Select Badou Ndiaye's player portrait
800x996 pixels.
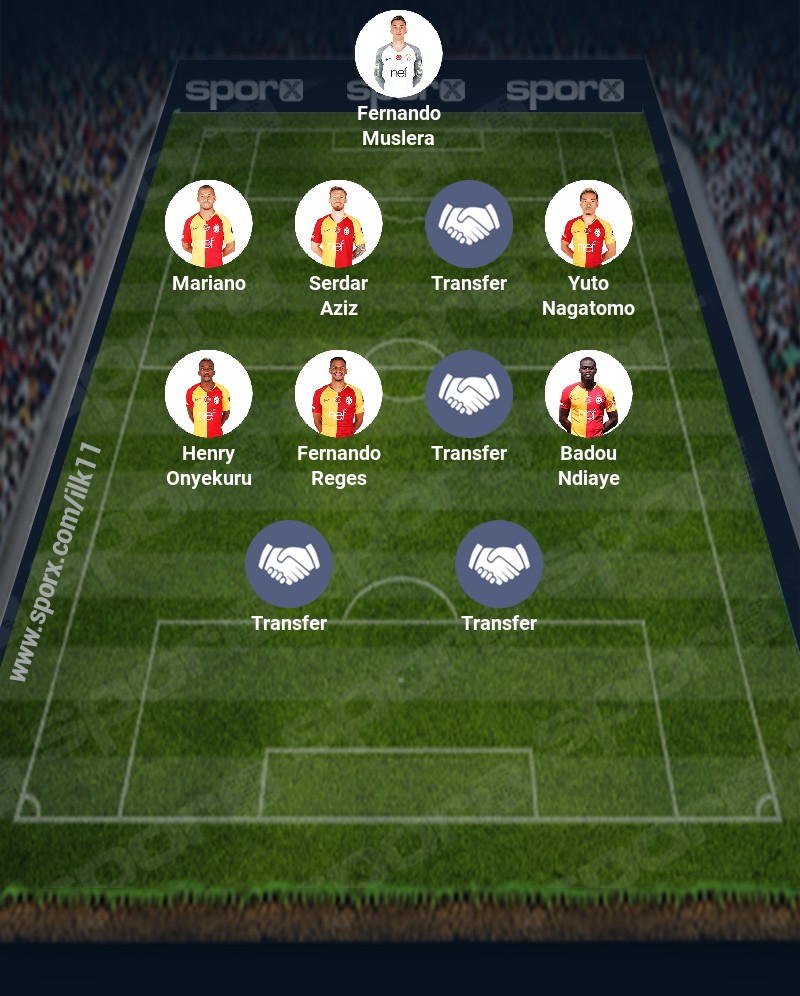coord(588,394)
